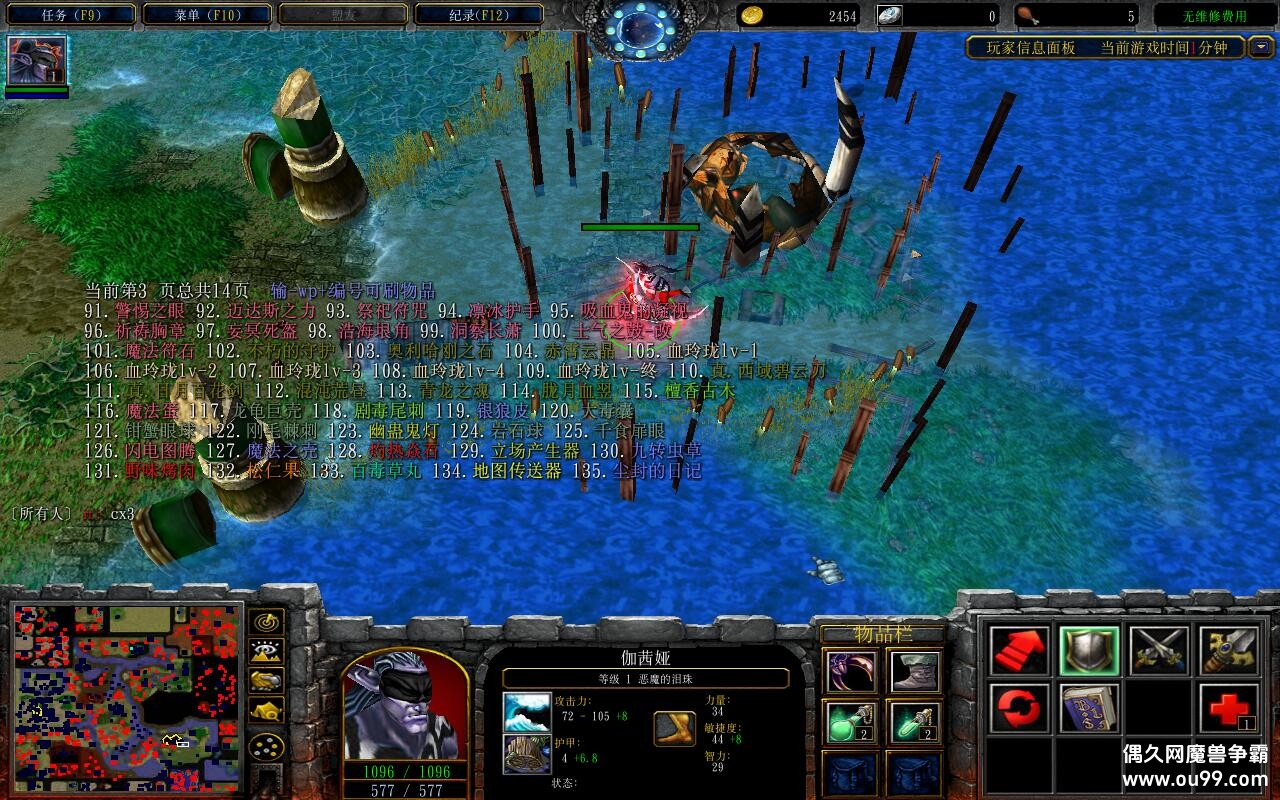Image resolution: width=1280 pixels, height=800 pixels.
Task: Collapse the player info panel arrow button
Action: 1261,47
